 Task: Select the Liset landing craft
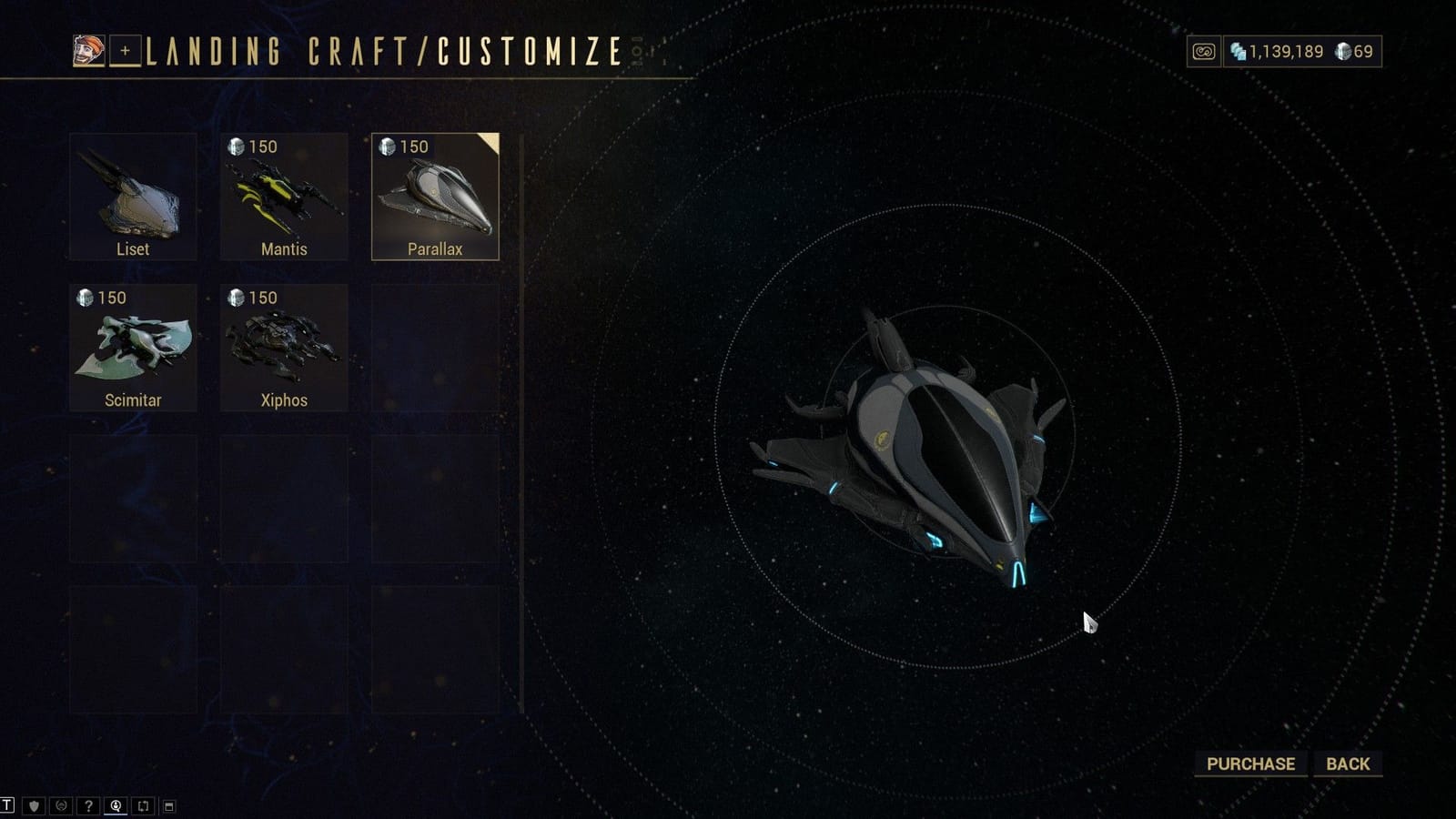(x=133, y=195)
